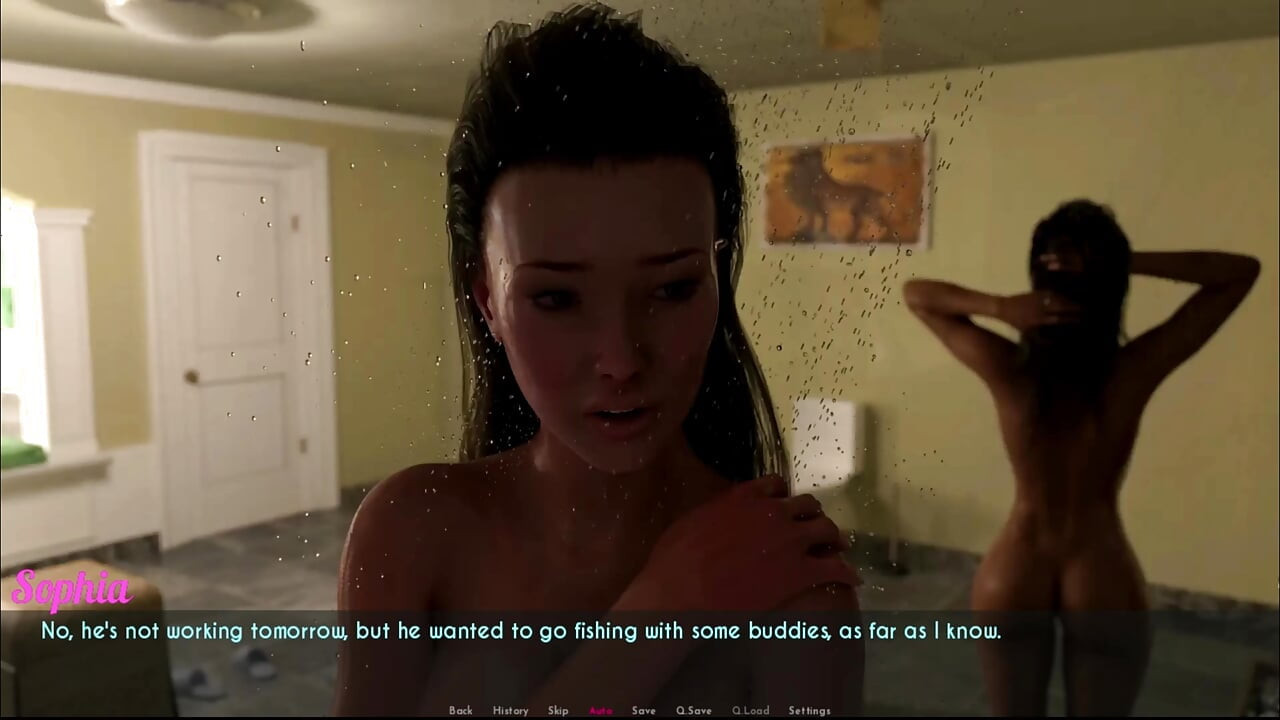Open the Settings menu
1280x720 pixels.
pyautogui.click(x=808, y=710)
